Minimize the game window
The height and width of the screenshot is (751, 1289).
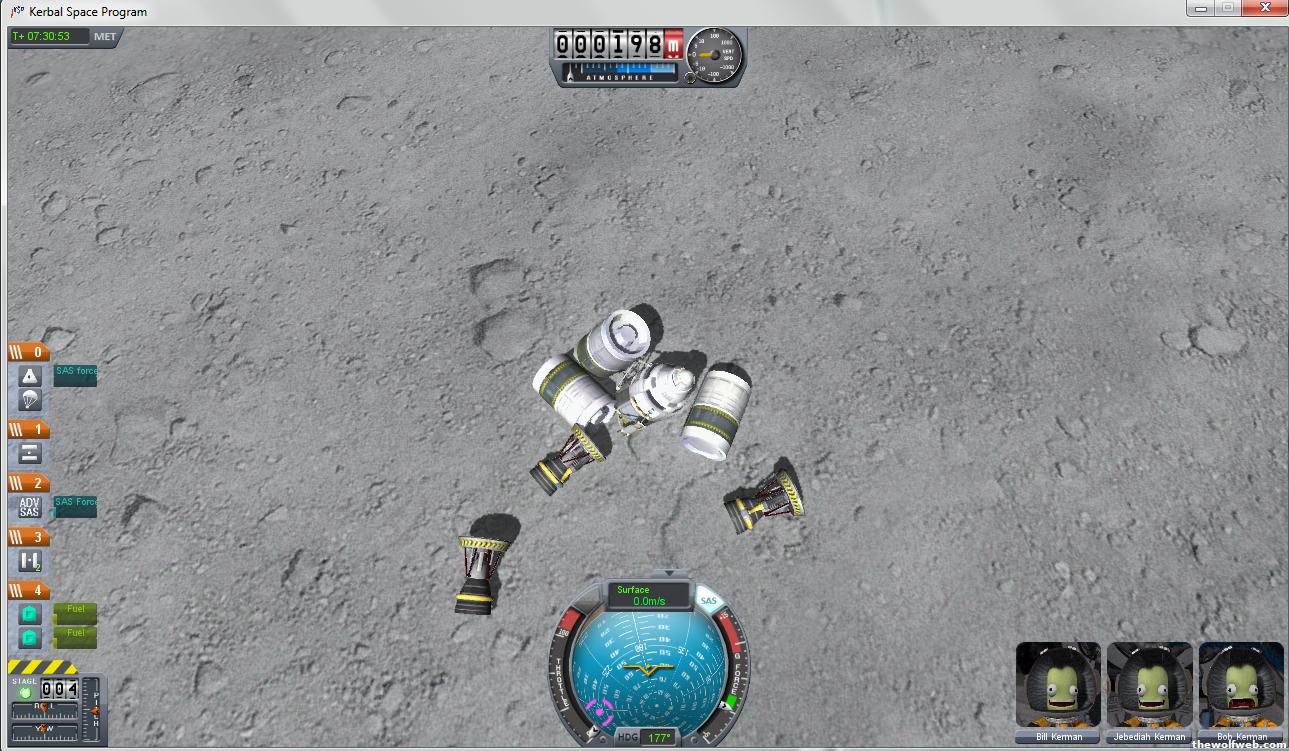coord(1199,8)
